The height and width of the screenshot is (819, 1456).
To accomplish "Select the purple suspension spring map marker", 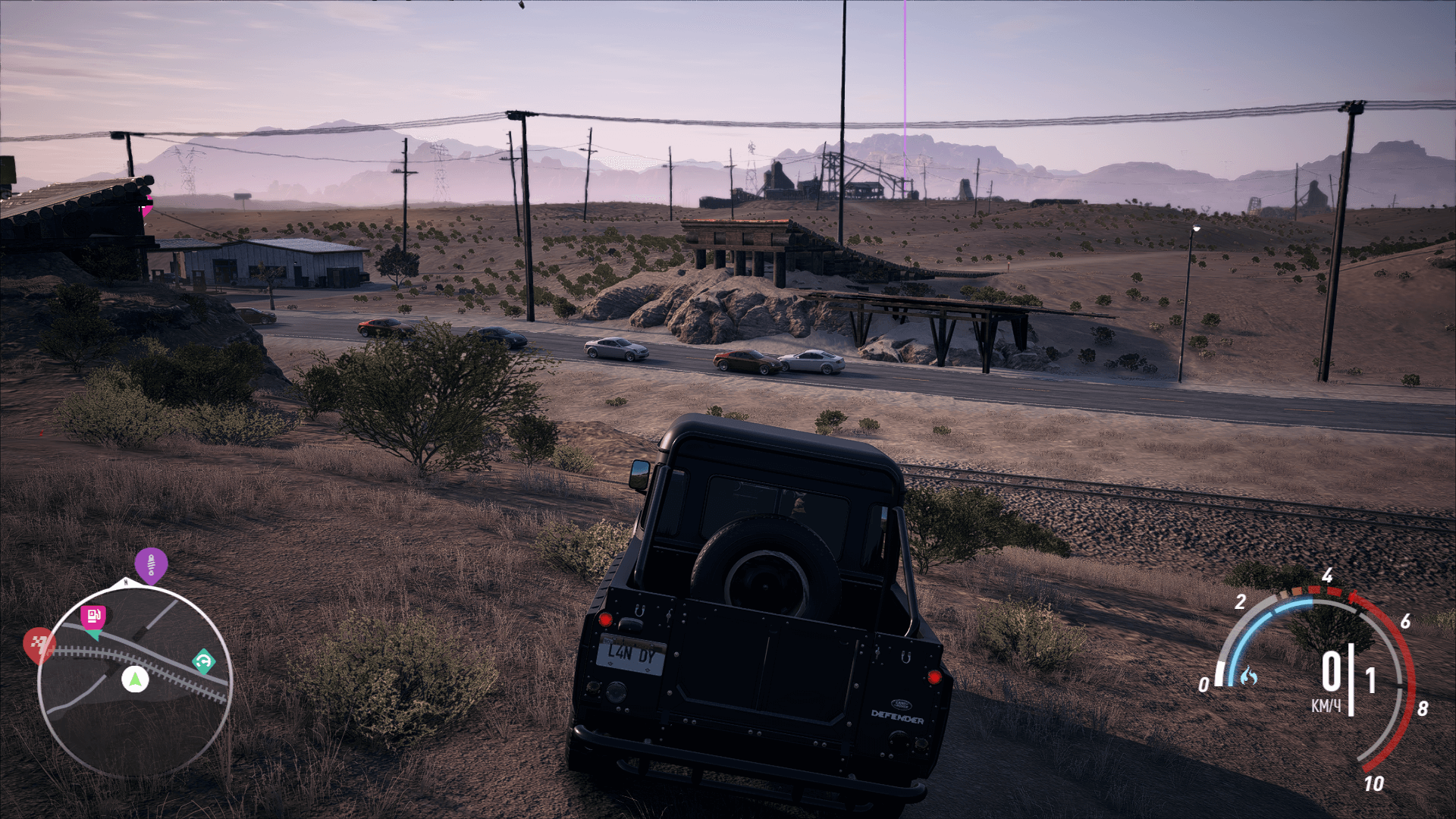I will click(x=151, y=565).
